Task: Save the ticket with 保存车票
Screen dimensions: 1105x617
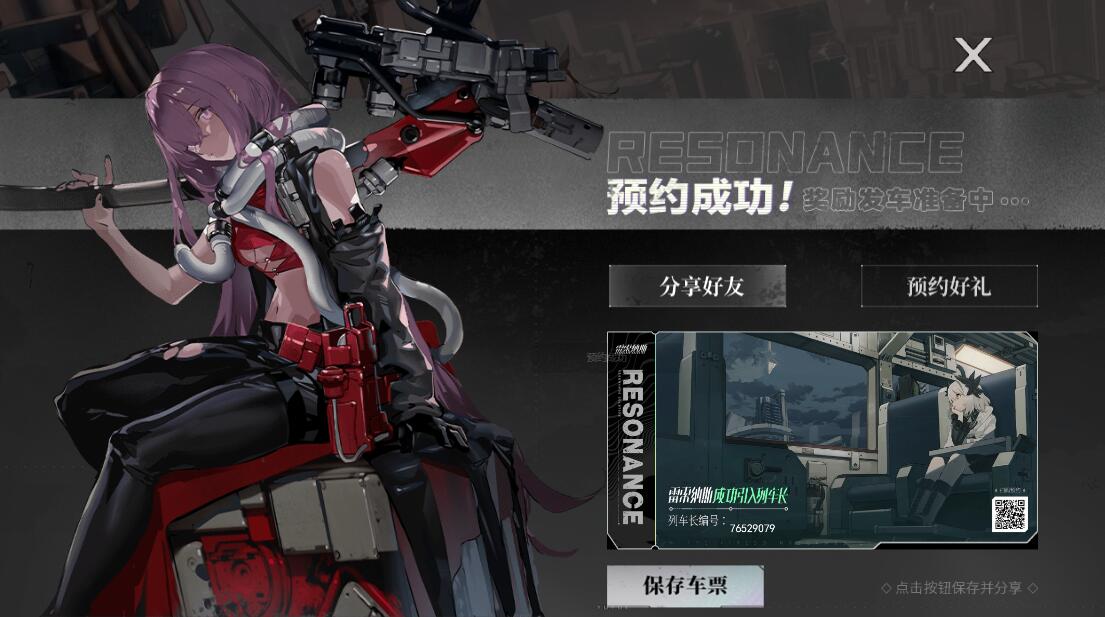Action: [x=685, y=586]
